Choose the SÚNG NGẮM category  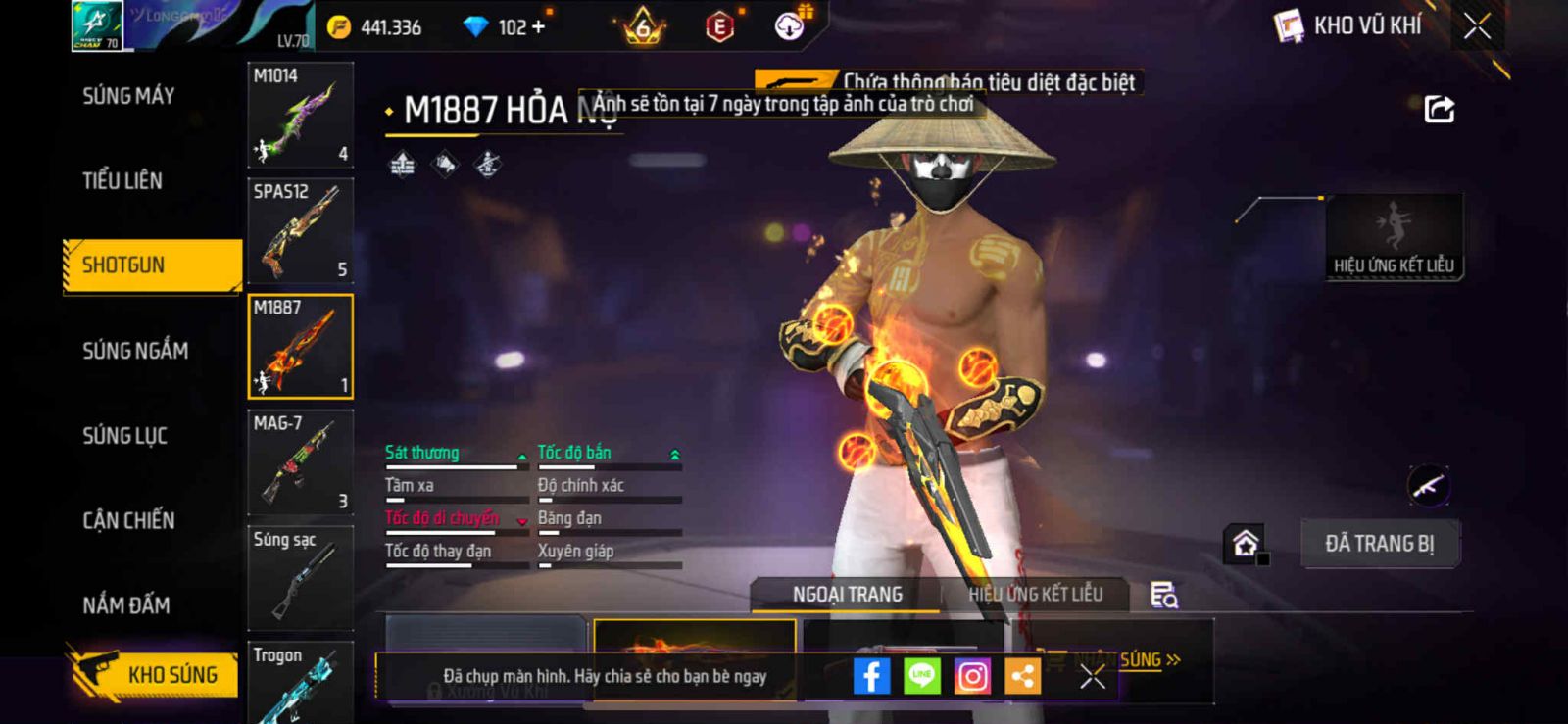click(x=135, y=351)
